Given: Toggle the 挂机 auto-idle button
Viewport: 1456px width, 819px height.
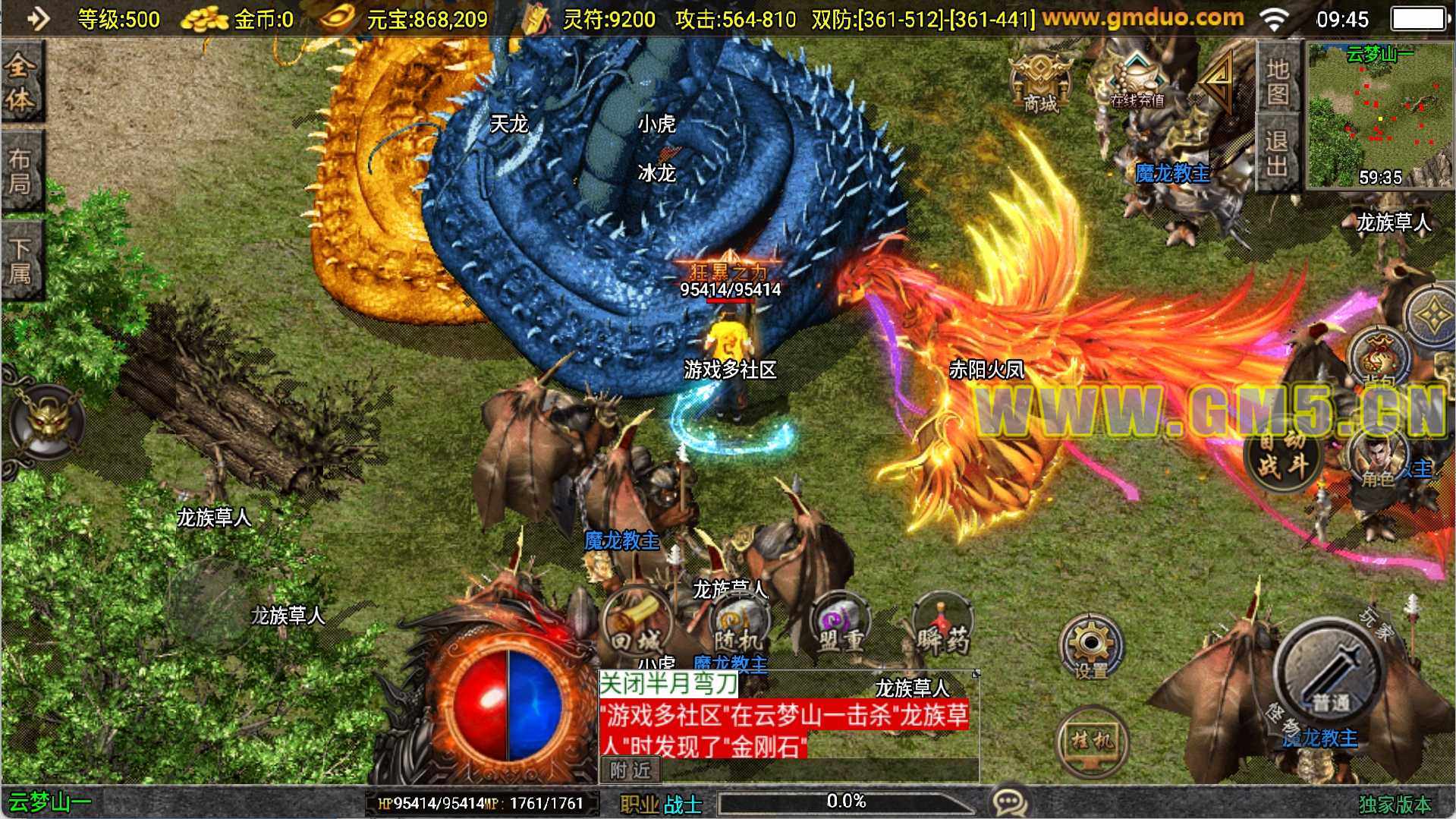Looking at the screenshot, I should (1091, 740).
